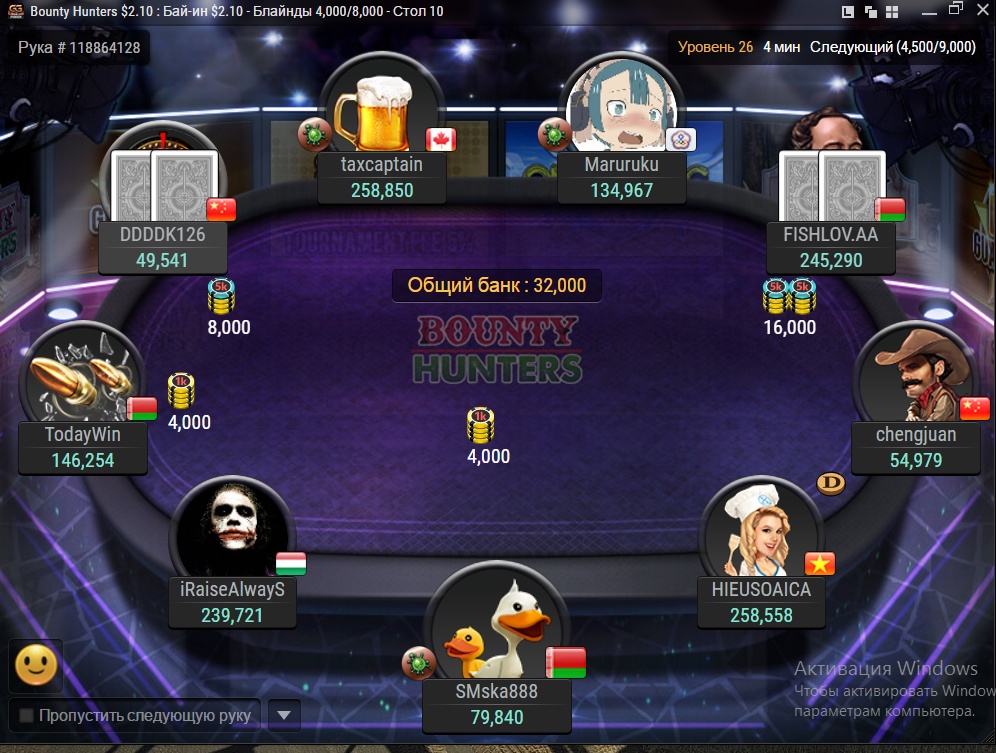Click the green bug badge next to taxcaptain
Image resolution: width=996 pixels, height=753 pixels.
tap(313, 133)
